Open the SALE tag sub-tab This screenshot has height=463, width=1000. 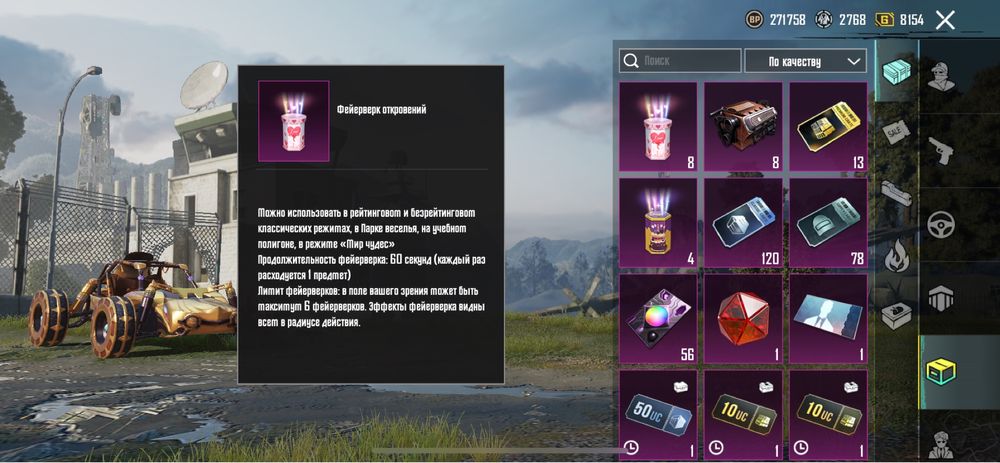point(894,130)
